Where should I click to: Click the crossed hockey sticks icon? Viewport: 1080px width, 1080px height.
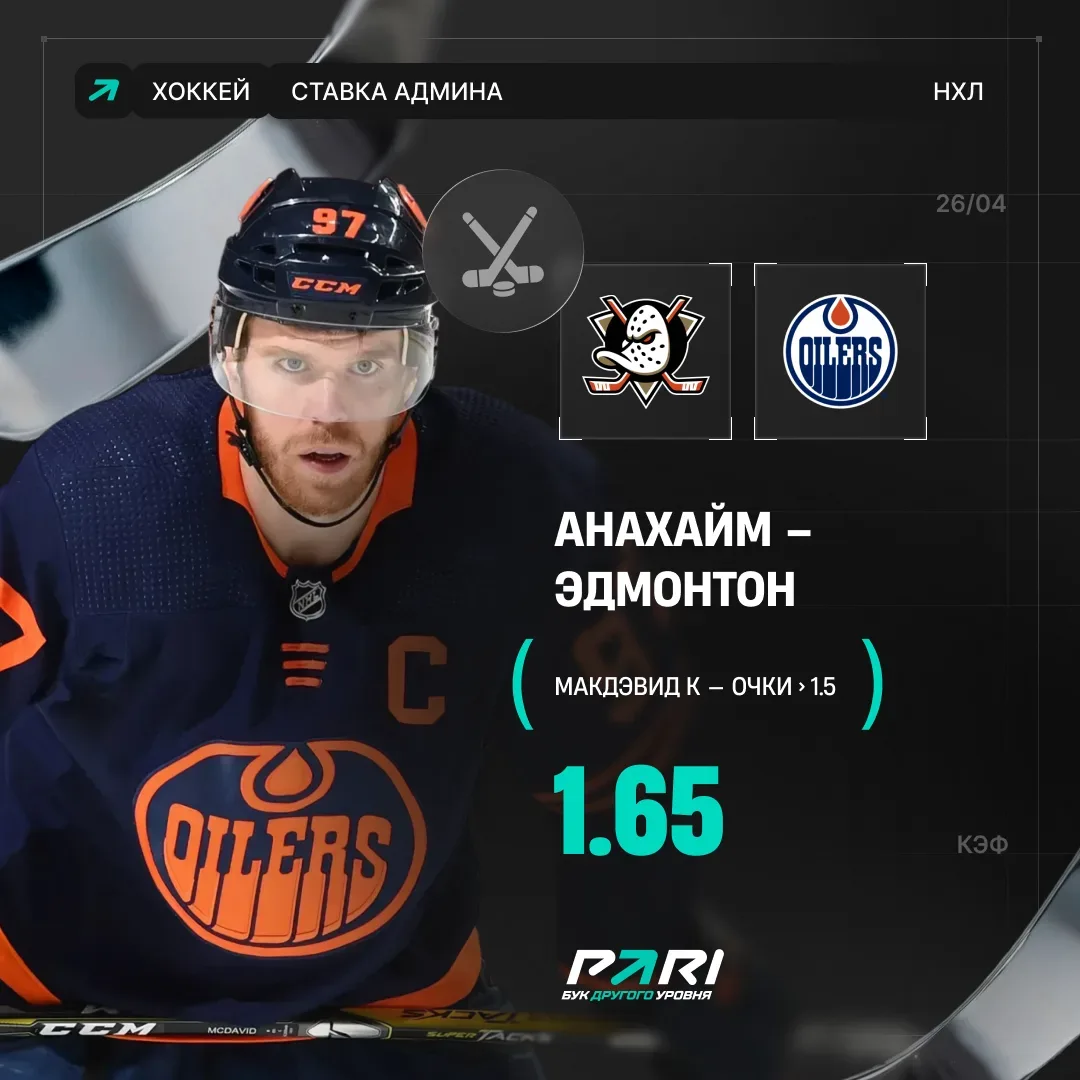pos(503,250)
